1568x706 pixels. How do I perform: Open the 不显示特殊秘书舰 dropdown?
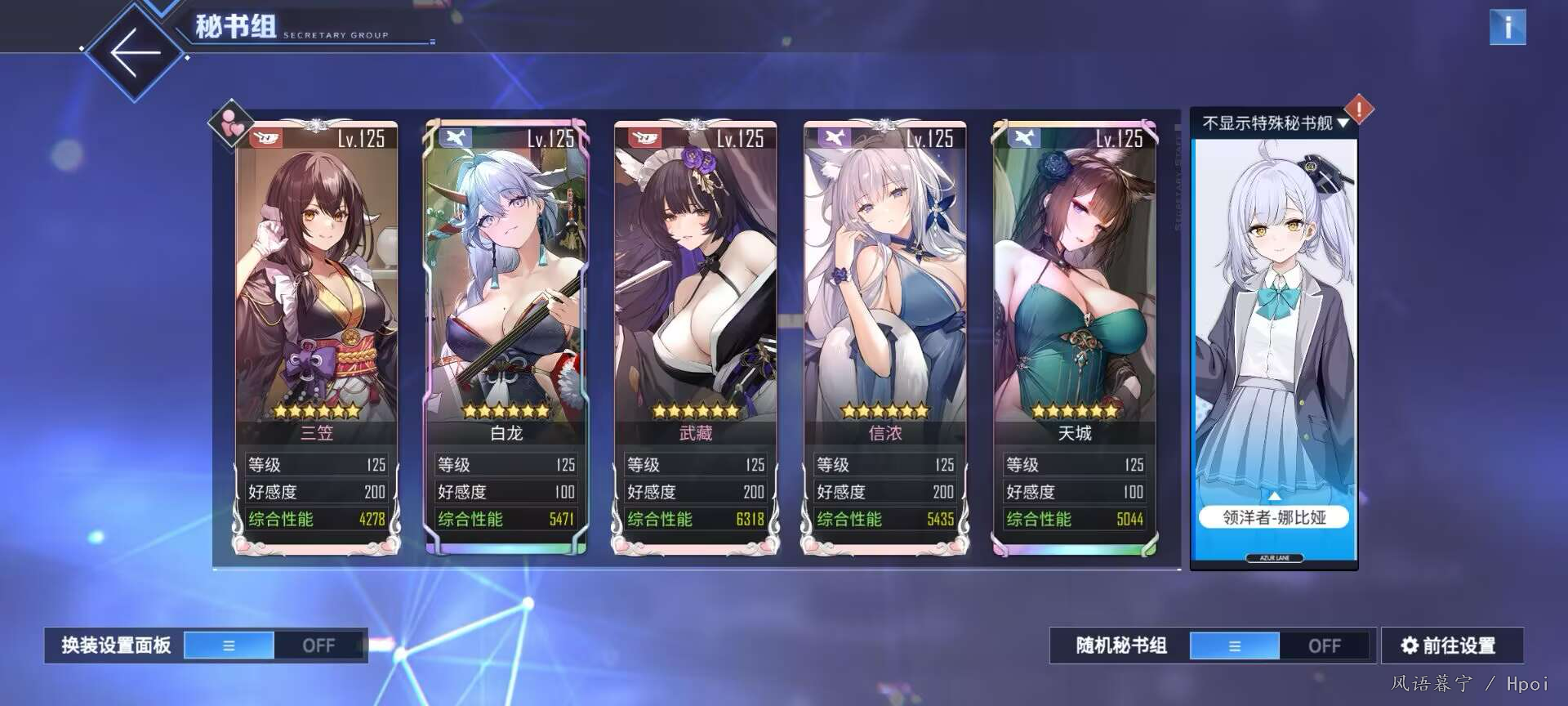(1274, 123)
